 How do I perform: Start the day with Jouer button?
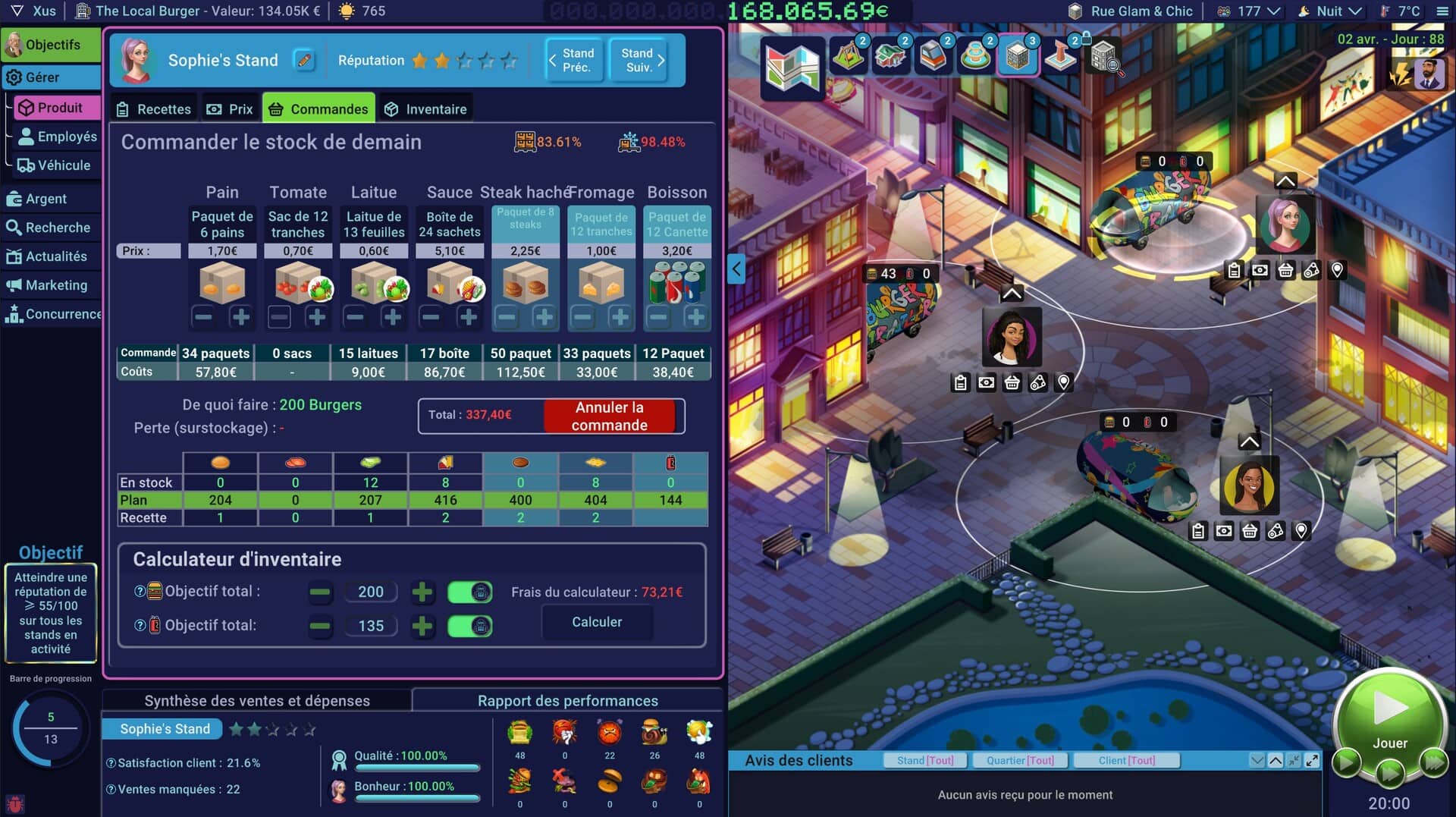(x=1390, y=717)
